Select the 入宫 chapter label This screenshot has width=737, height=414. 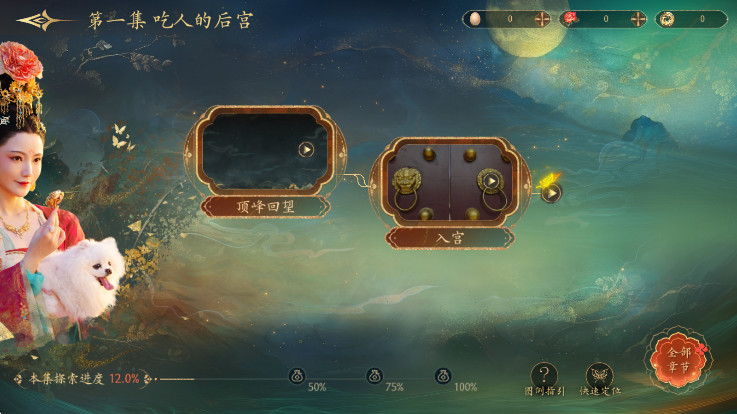point(450,238)
